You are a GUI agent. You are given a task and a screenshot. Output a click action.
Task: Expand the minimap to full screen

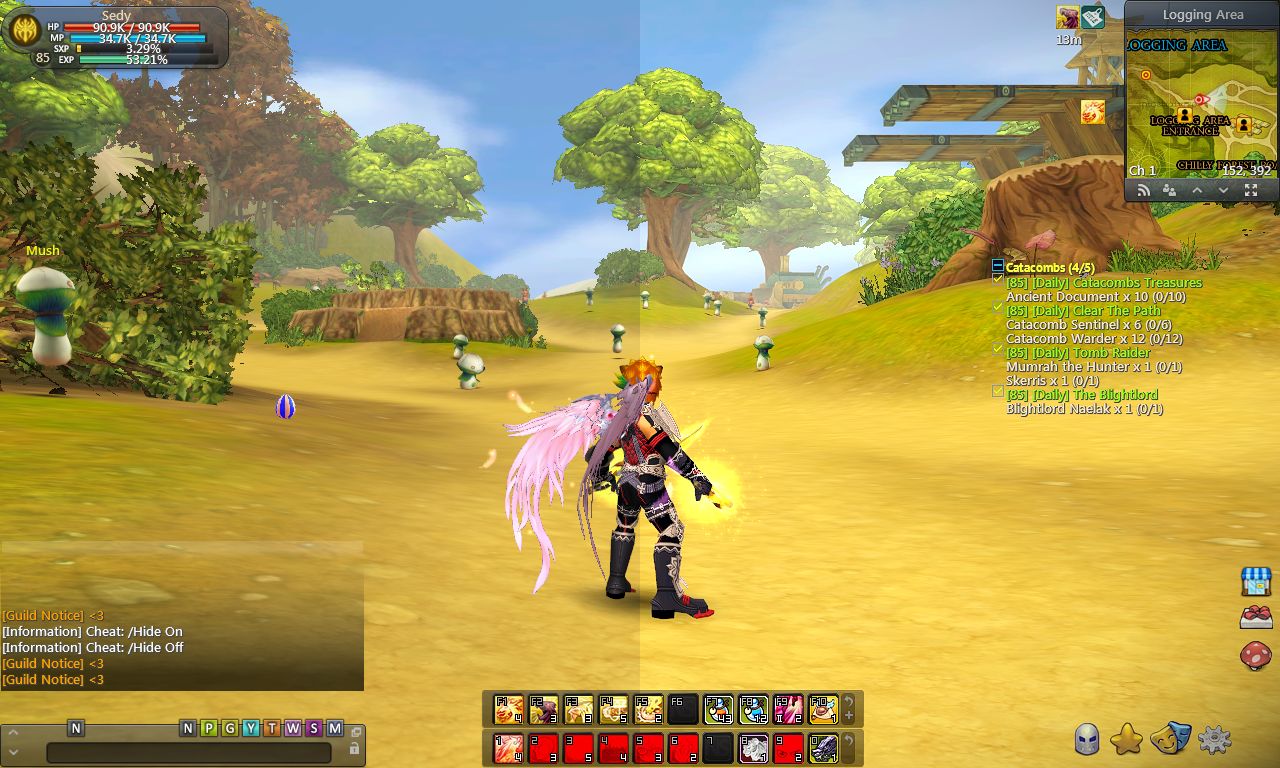click(1251, 190)
